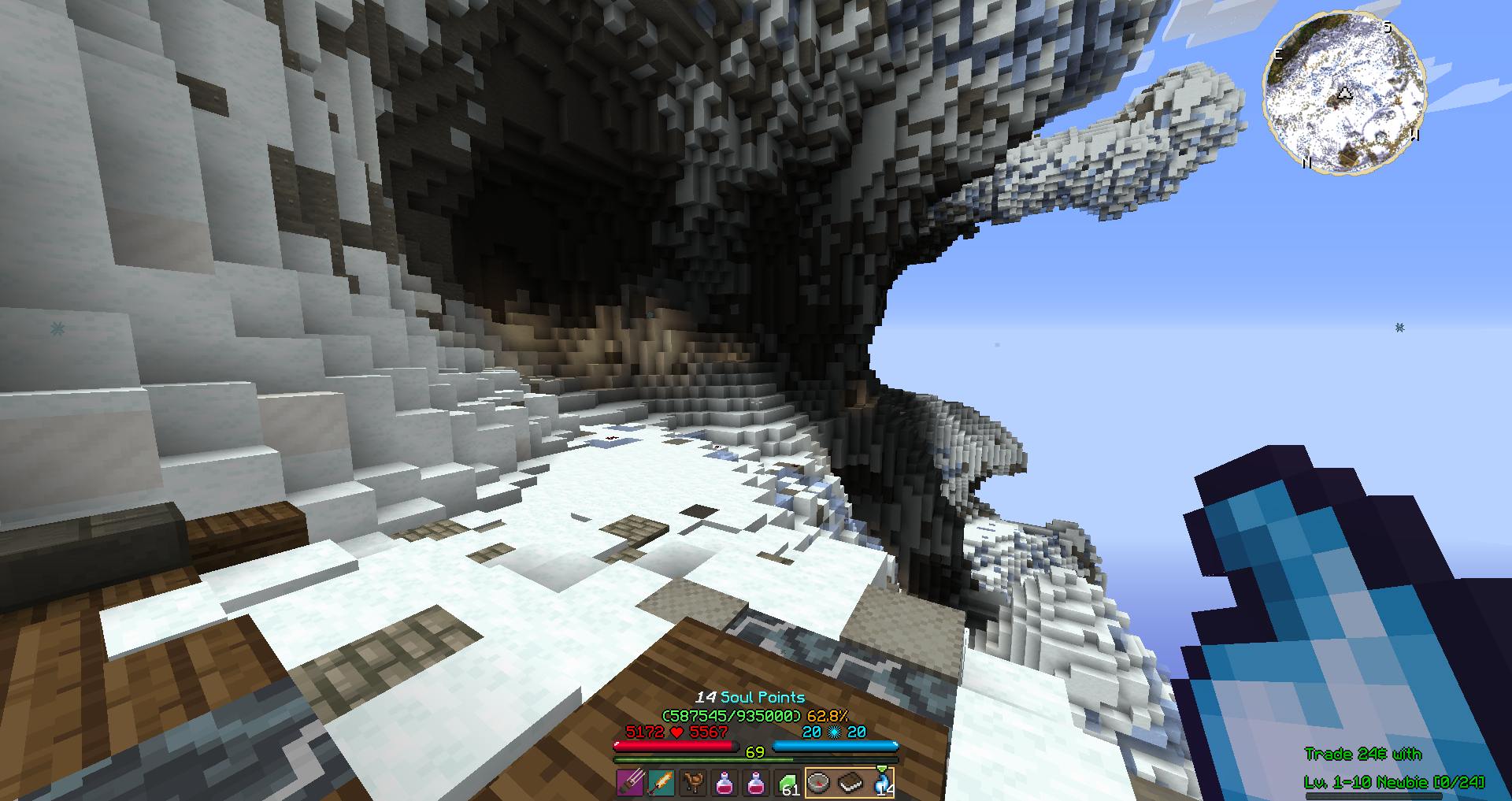Select the purple wand hotbar slot

click(x=630, y=783)
